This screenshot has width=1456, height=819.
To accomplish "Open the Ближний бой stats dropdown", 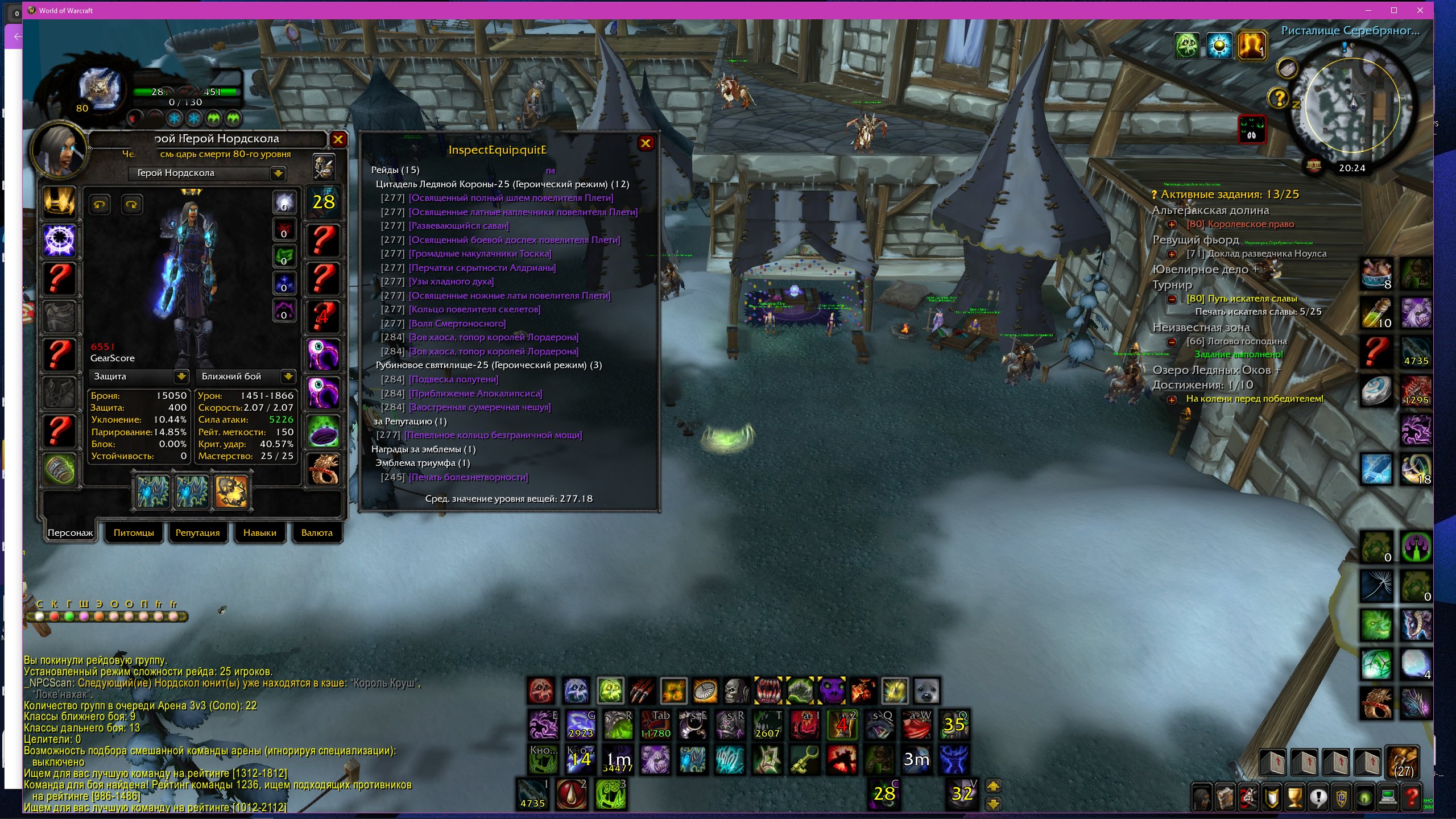I will coord(288,377).
